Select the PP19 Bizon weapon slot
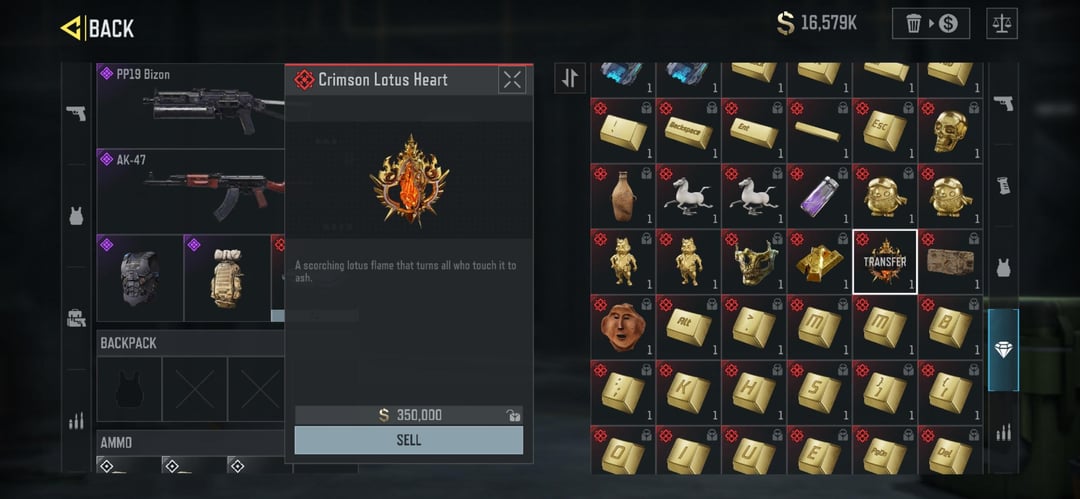The width and height of the screenshot is (1080, 499). (x=190, y=105)
